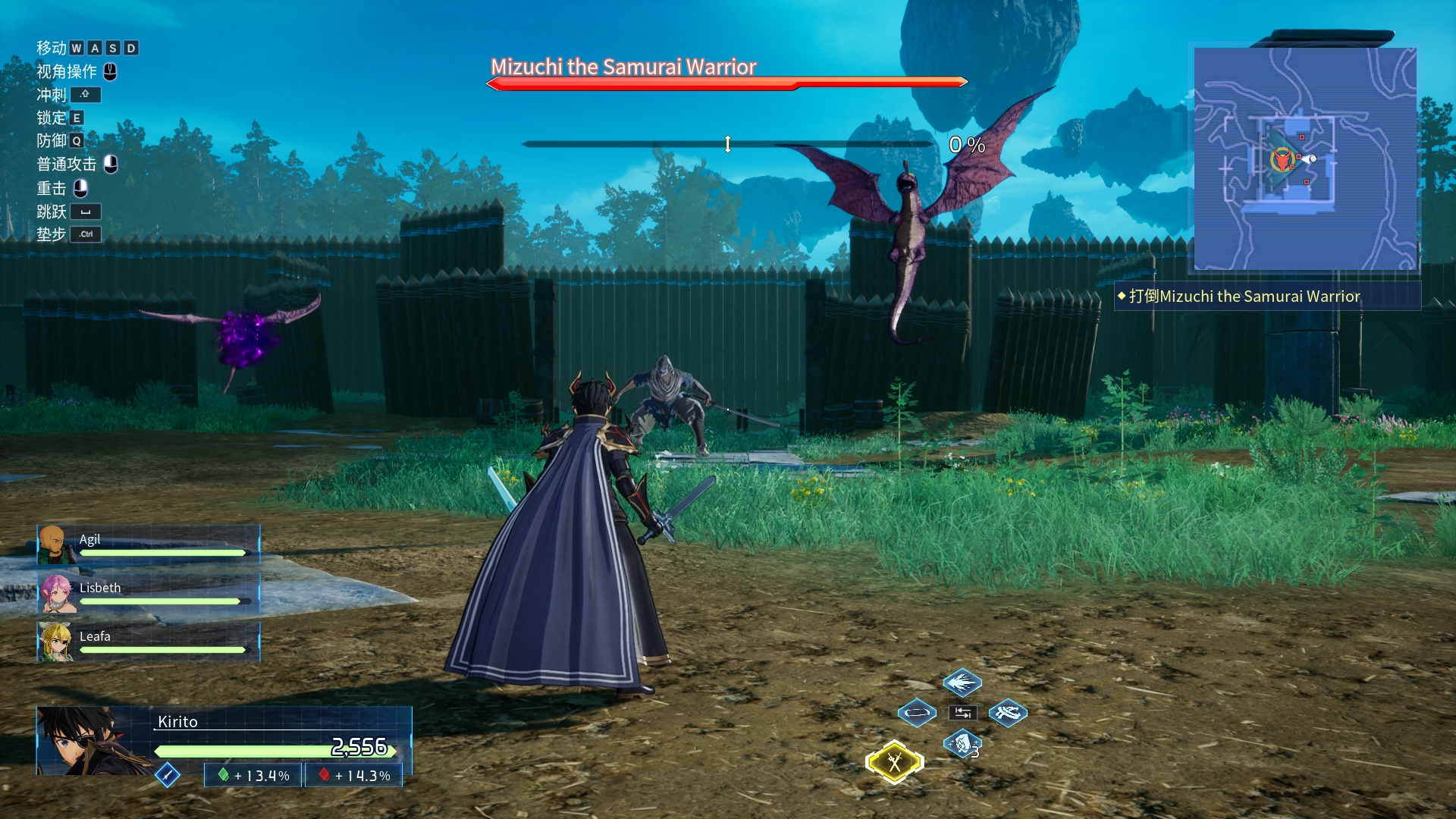Choose party member Lisbeth

149,593
